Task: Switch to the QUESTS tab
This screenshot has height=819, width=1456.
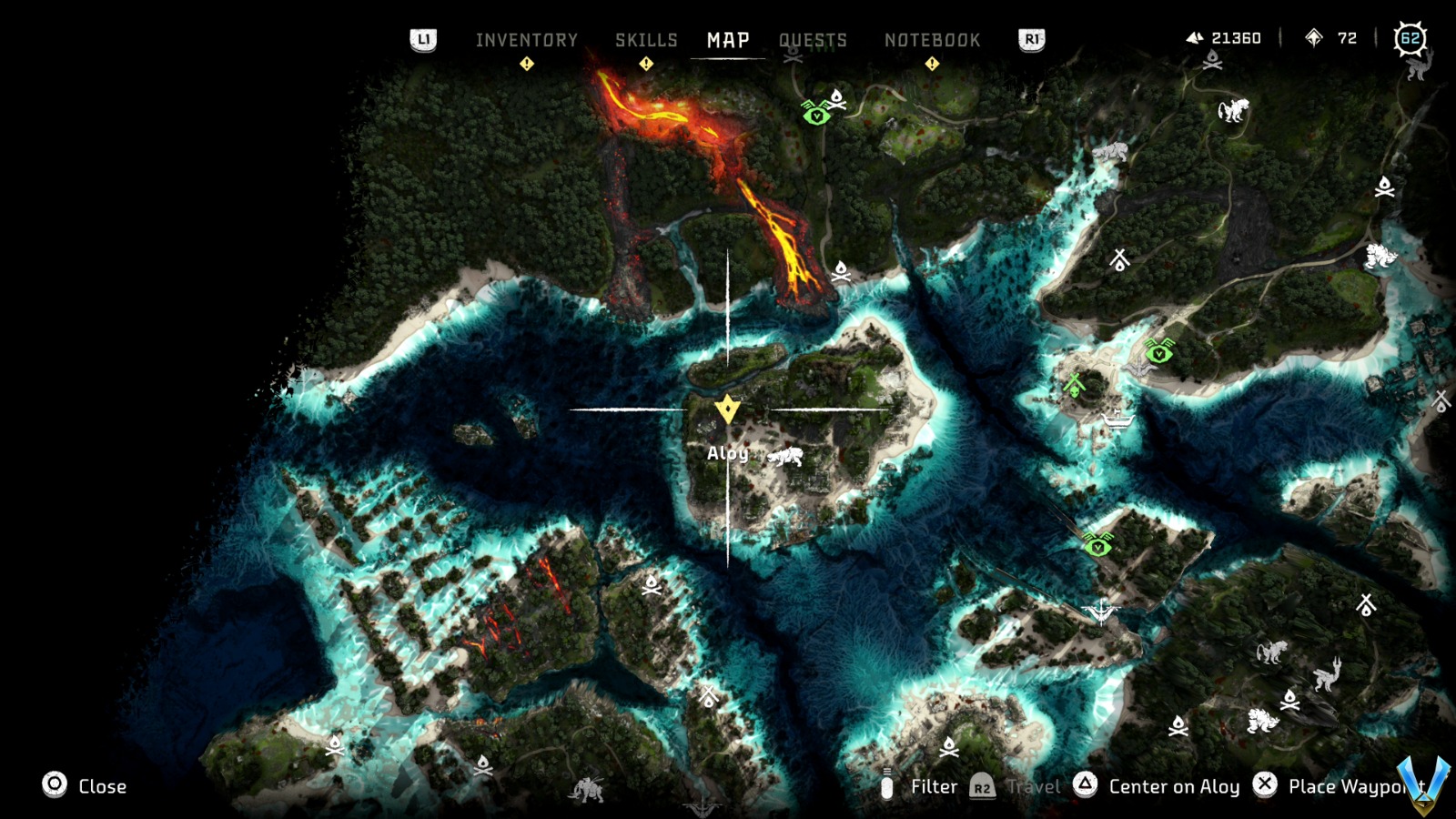Action: pos(813,39)
